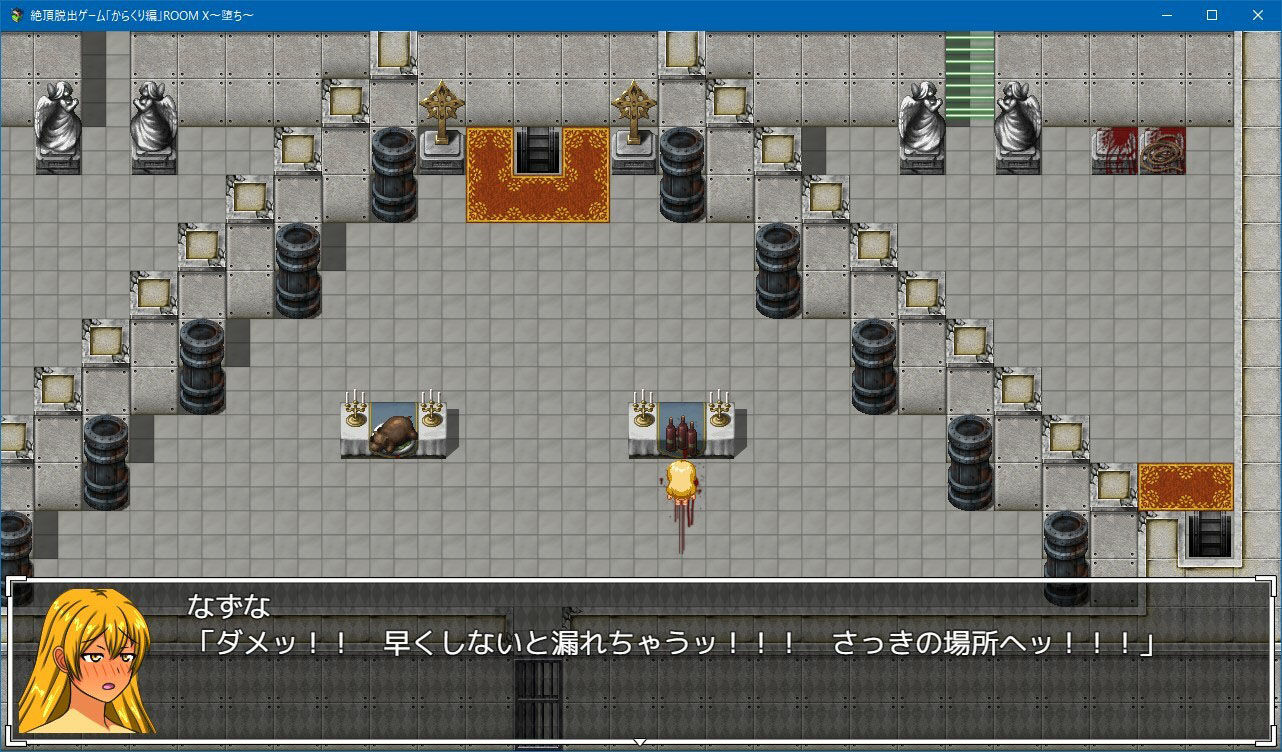The width and height of the screenshot is (1282, 752).
Task: Click the blood trail below Nazuna
Action: coord(680,530)
